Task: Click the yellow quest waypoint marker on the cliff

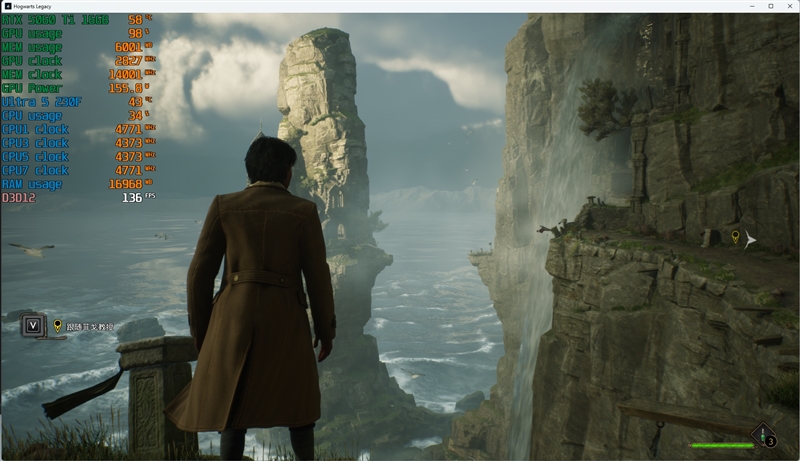Action: pyautogui.click(x=735, y=237)
